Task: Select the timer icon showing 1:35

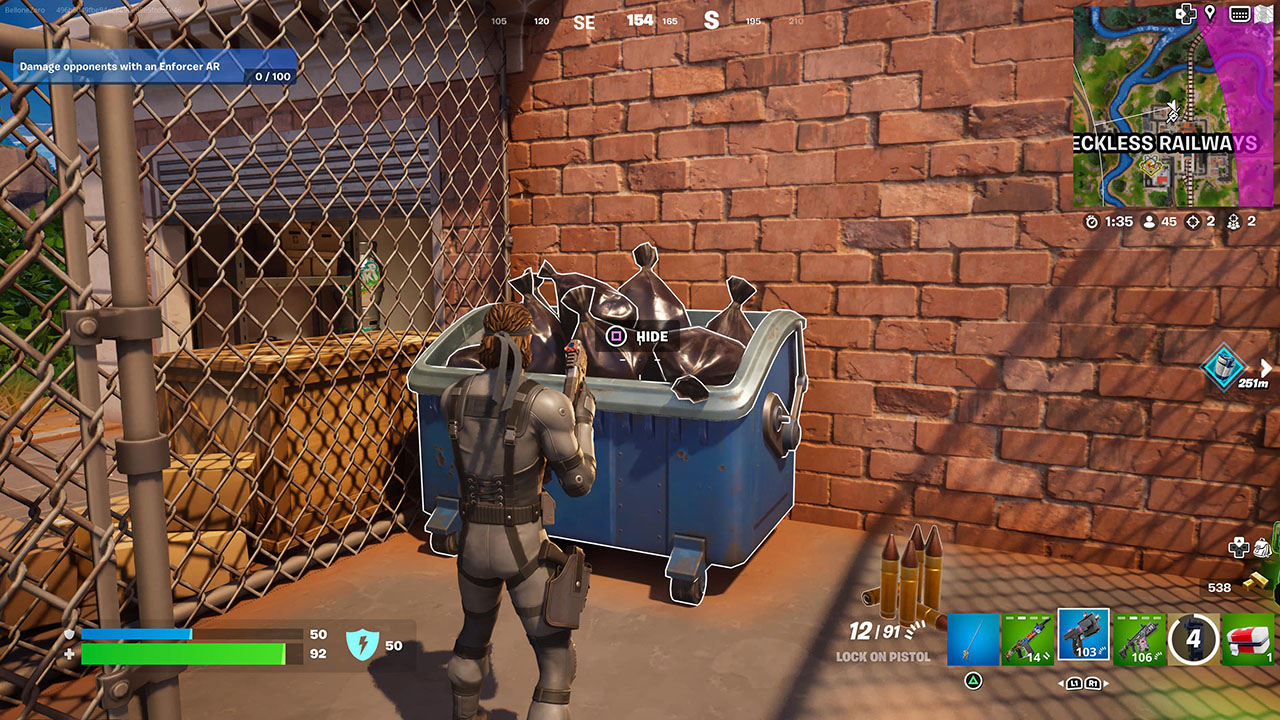Action: pyautogui.click(x=1092, y=221)
